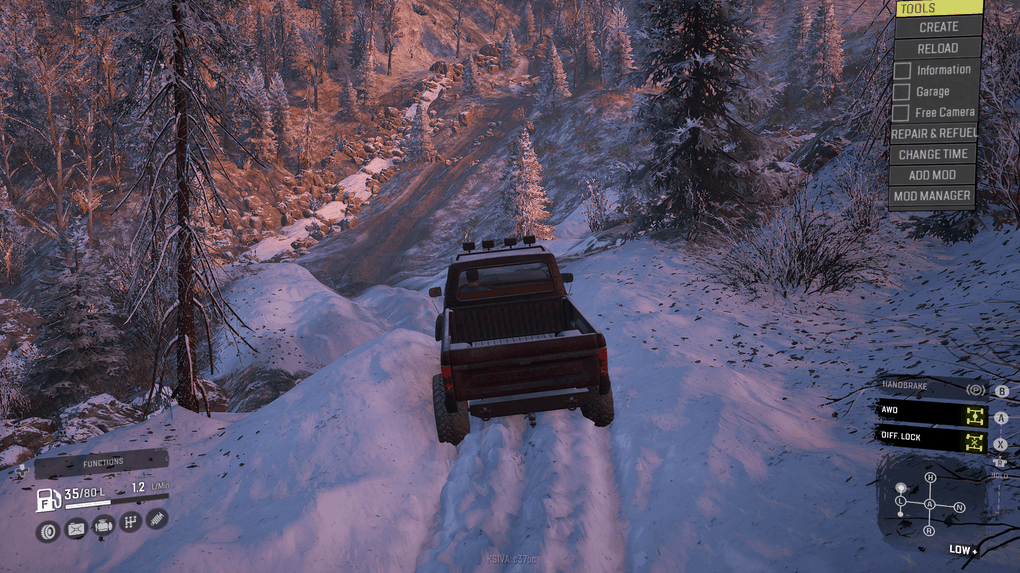Click the fuel tank damage icon
This screenshot has height=573, width=1020.
(75, 528)
